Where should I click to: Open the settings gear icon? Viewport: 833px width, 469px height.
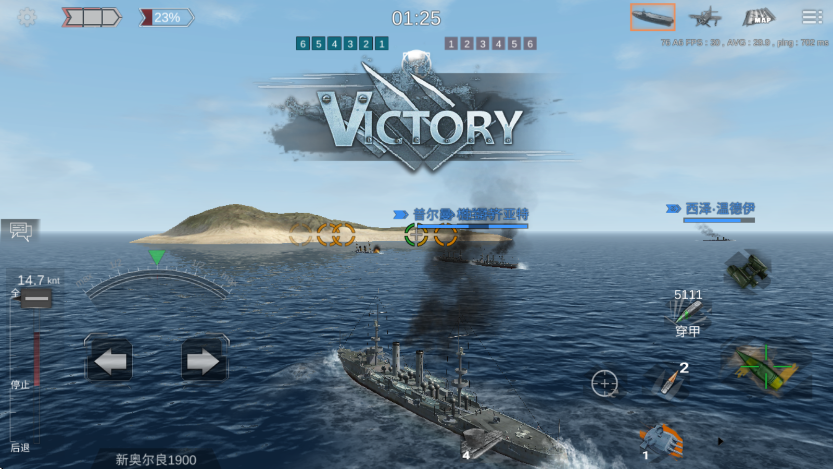pyautogui.click(x=27, y=17)
